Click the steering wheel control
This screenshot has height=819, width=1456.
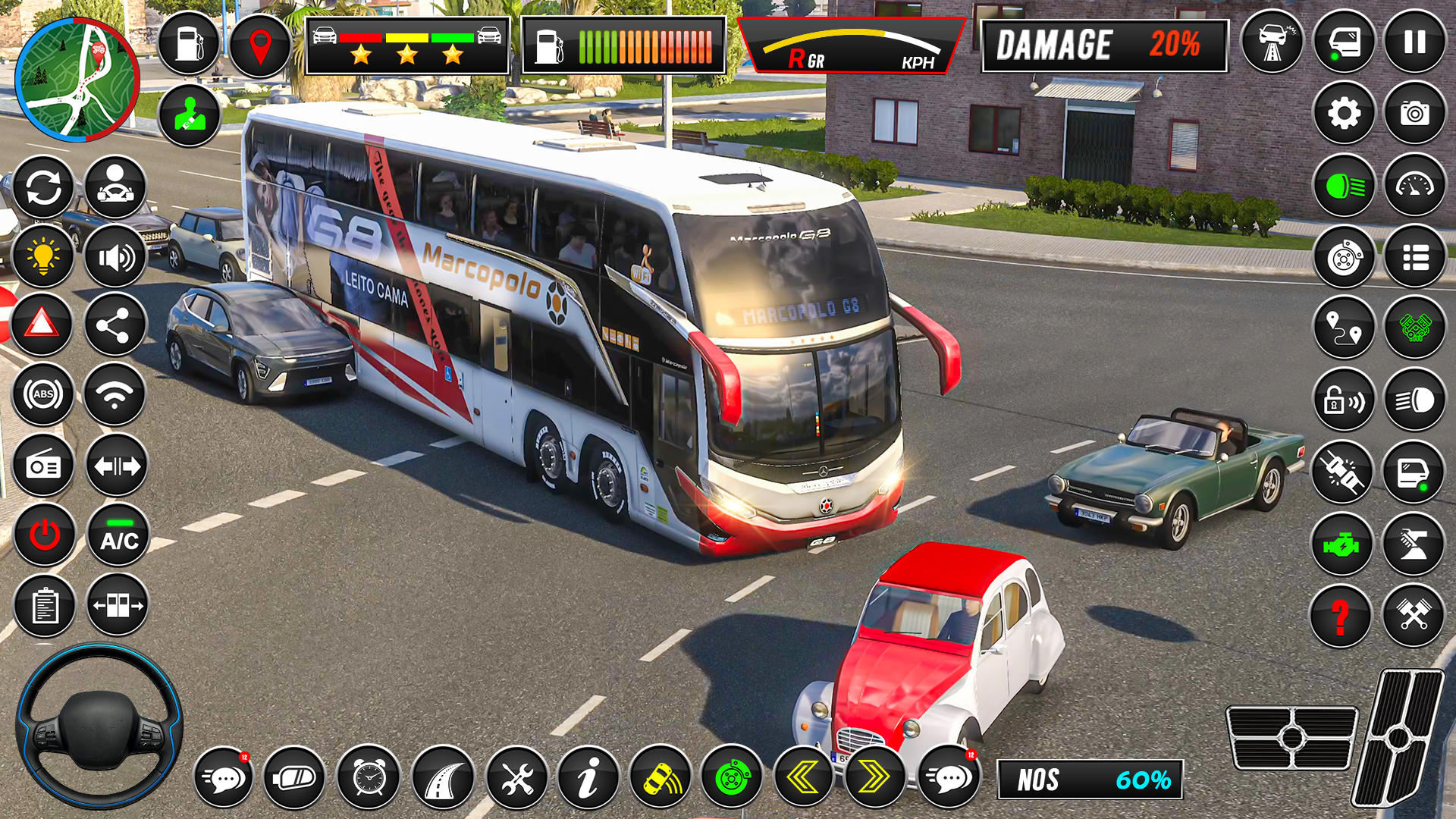(99, 726)
